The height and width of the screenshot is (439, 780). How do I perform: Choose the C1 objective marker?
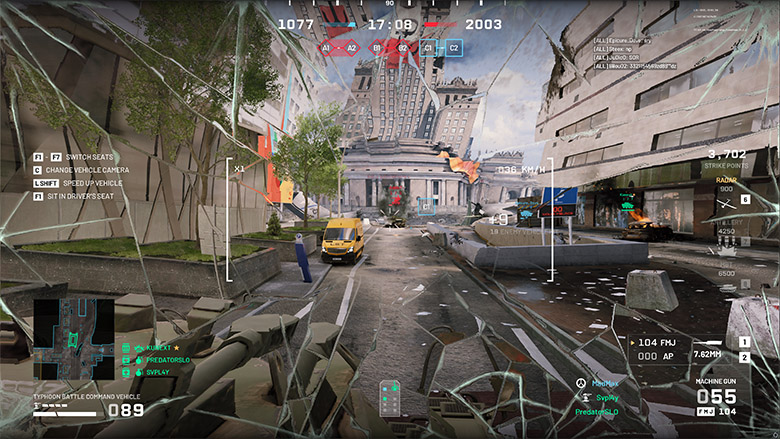(429, 47)
